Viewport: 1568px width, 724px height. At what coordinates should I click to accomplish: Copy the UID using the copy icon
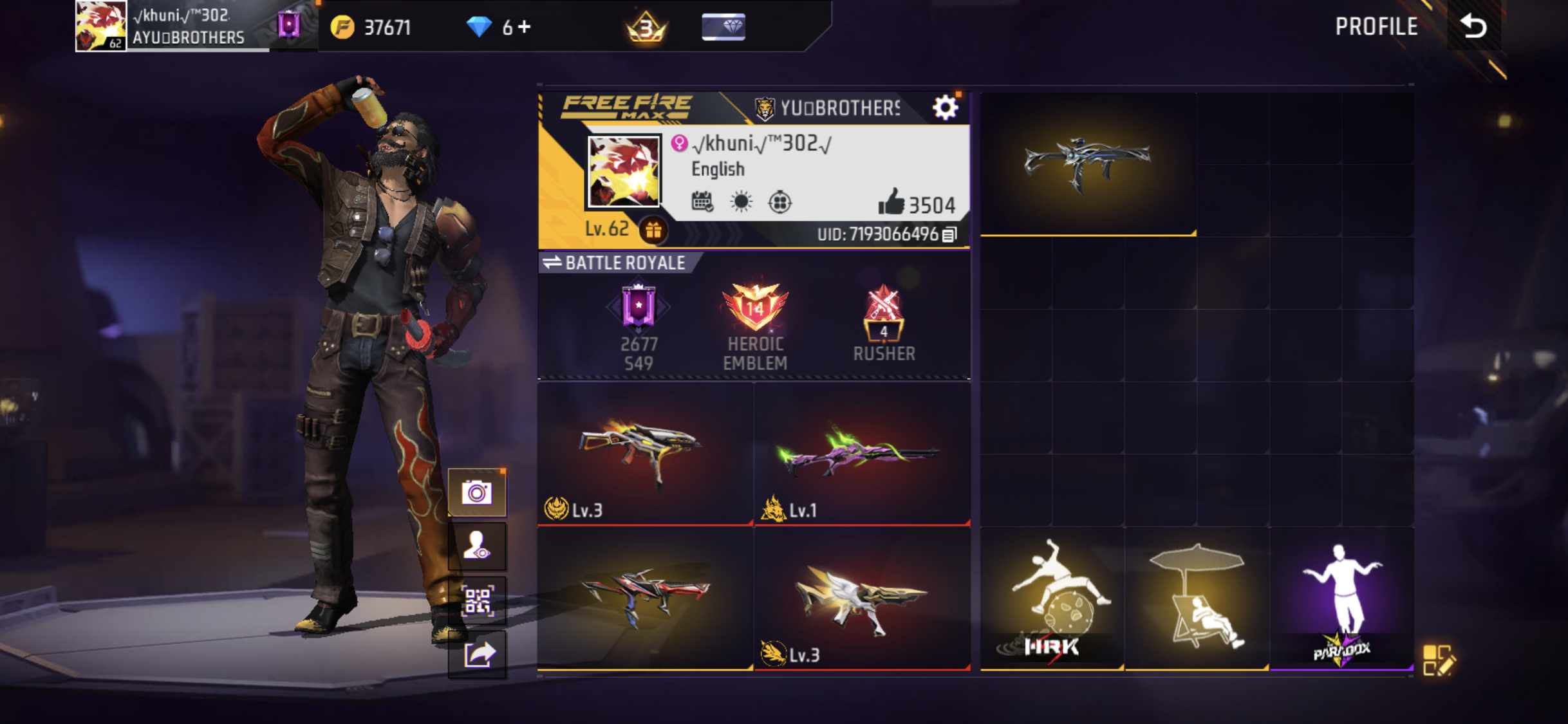(949, 235)
